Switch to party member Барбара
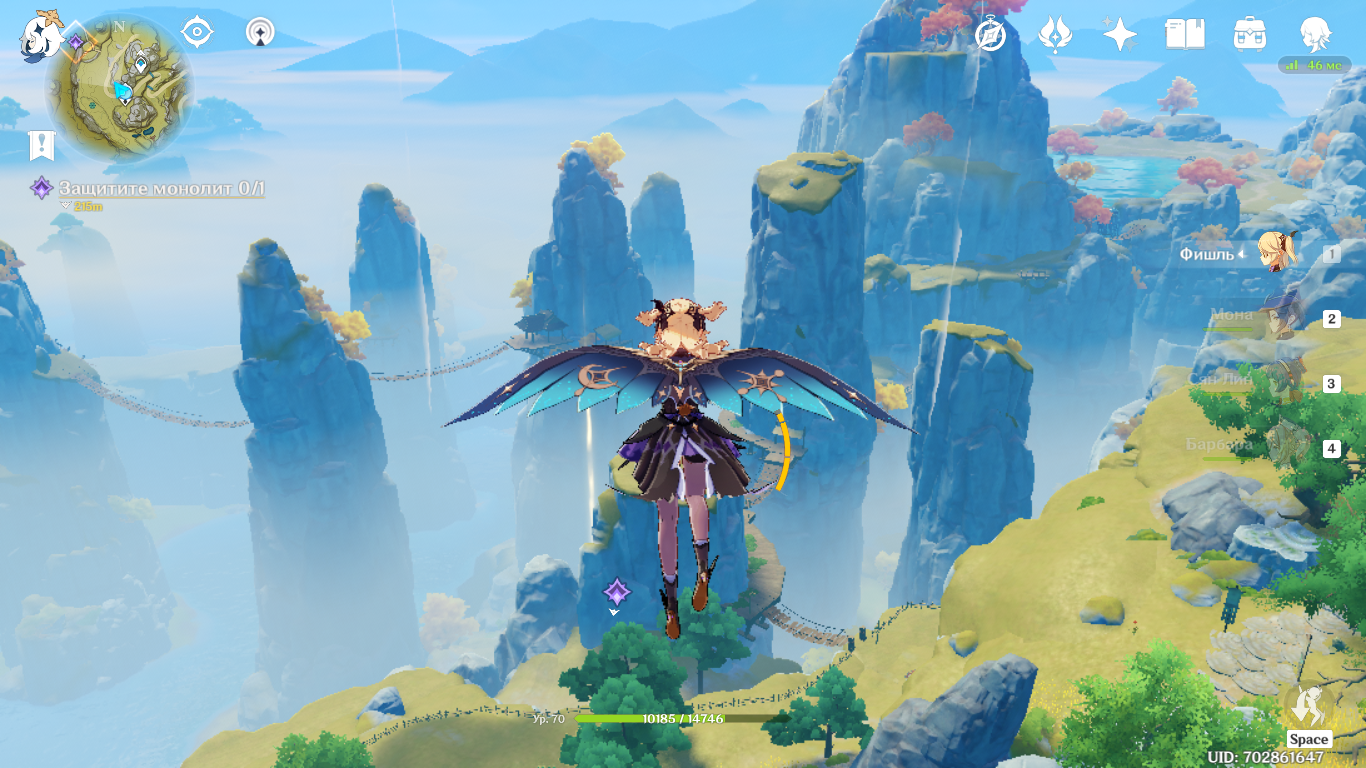 pyautogui.click(x=1277, y=447)
